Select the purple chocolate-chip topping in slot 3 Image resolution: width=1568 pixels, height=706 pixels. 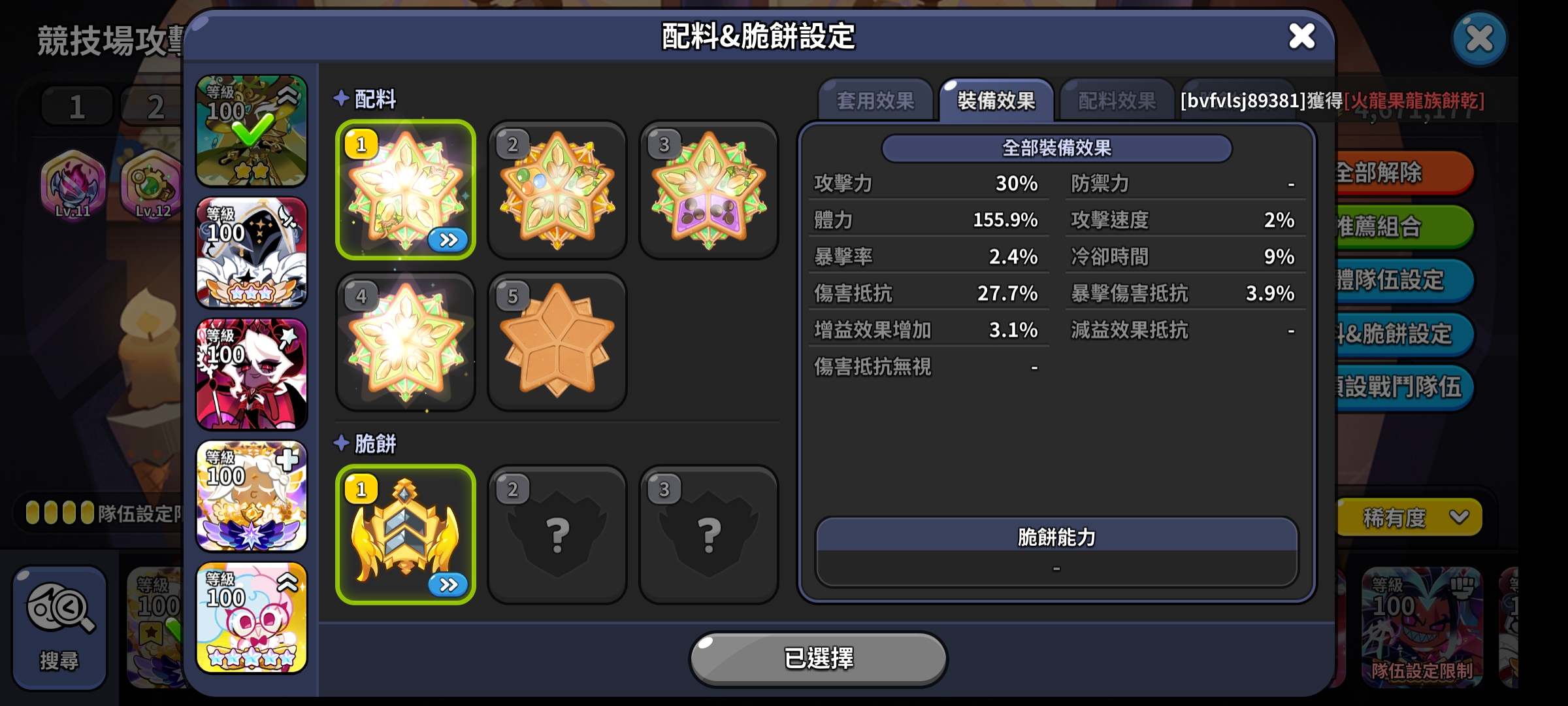pyautogui.click(x=708, y=190)
